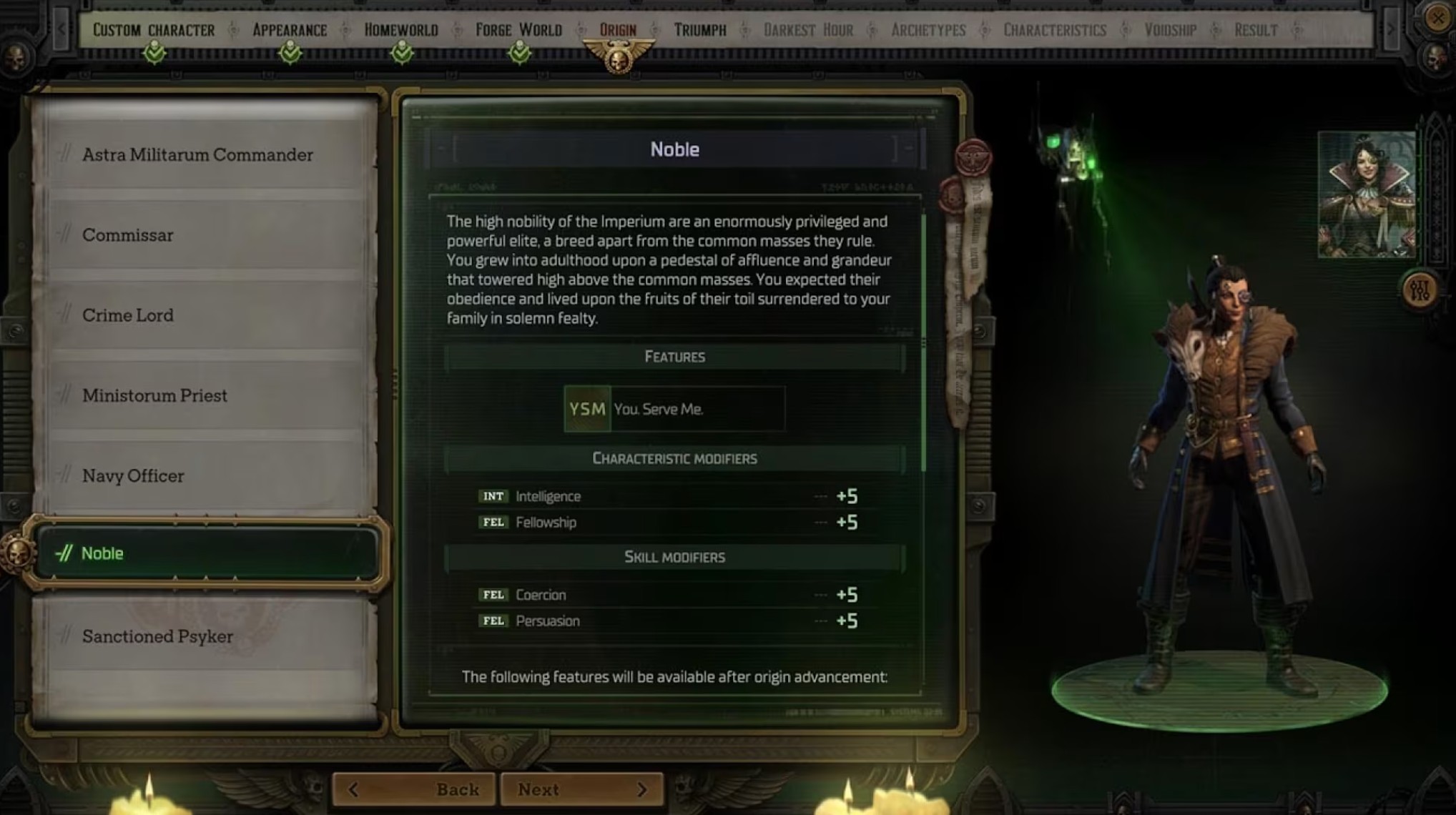
Task: Open the Archetypes tab
Action: (x=928, y=30)
